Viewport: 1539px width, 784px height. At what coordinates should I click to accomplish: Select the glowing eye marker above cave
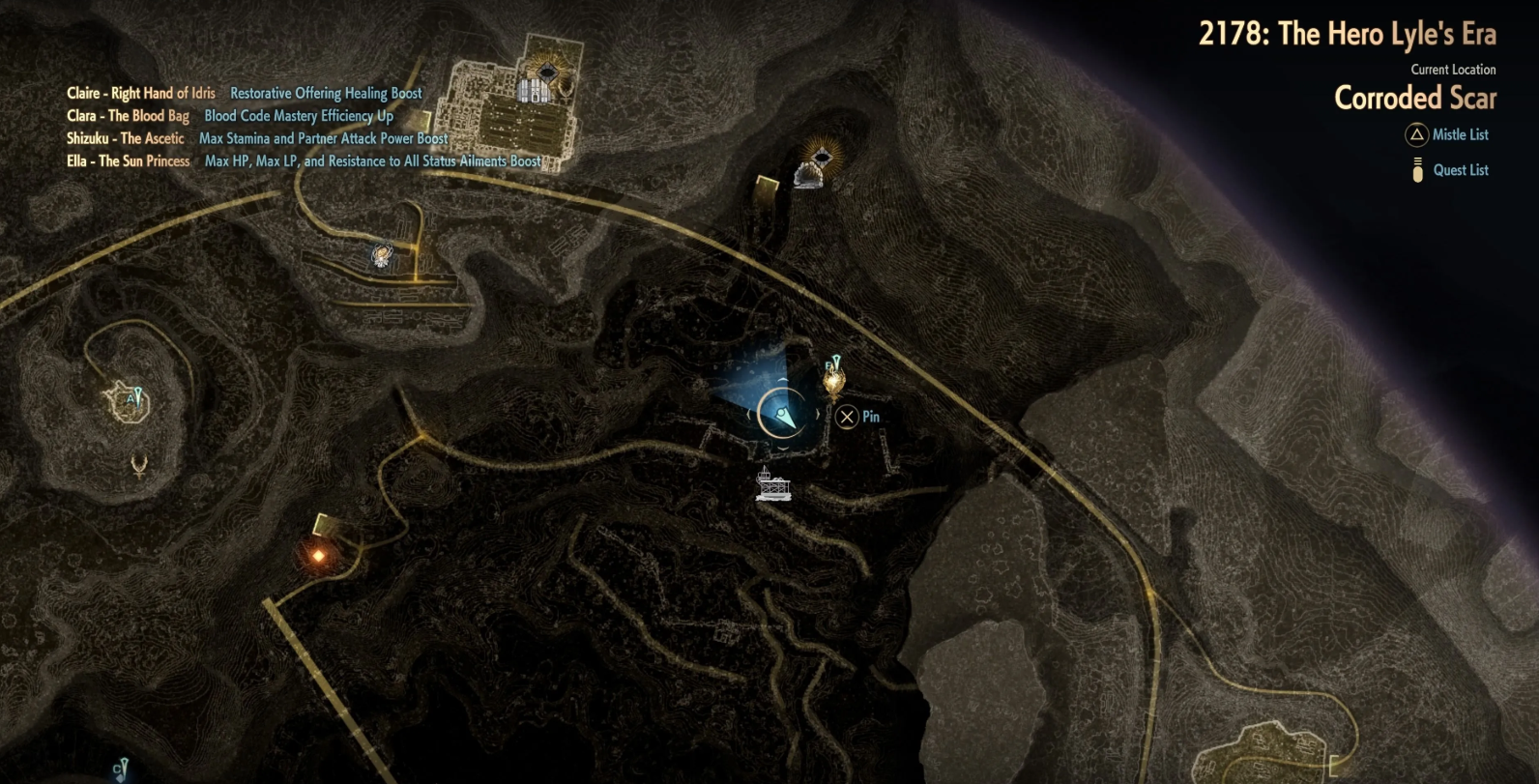tap(821, 155)
